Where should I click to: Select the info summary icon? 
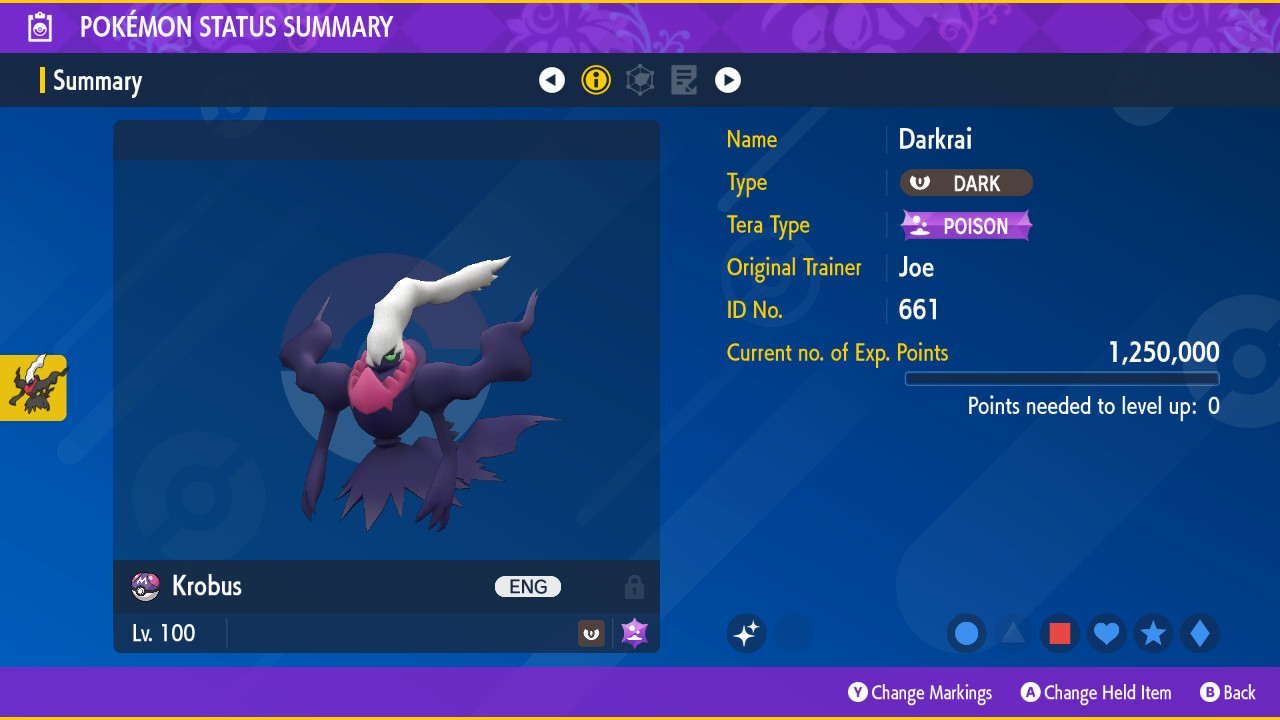[x=596, y=80]
